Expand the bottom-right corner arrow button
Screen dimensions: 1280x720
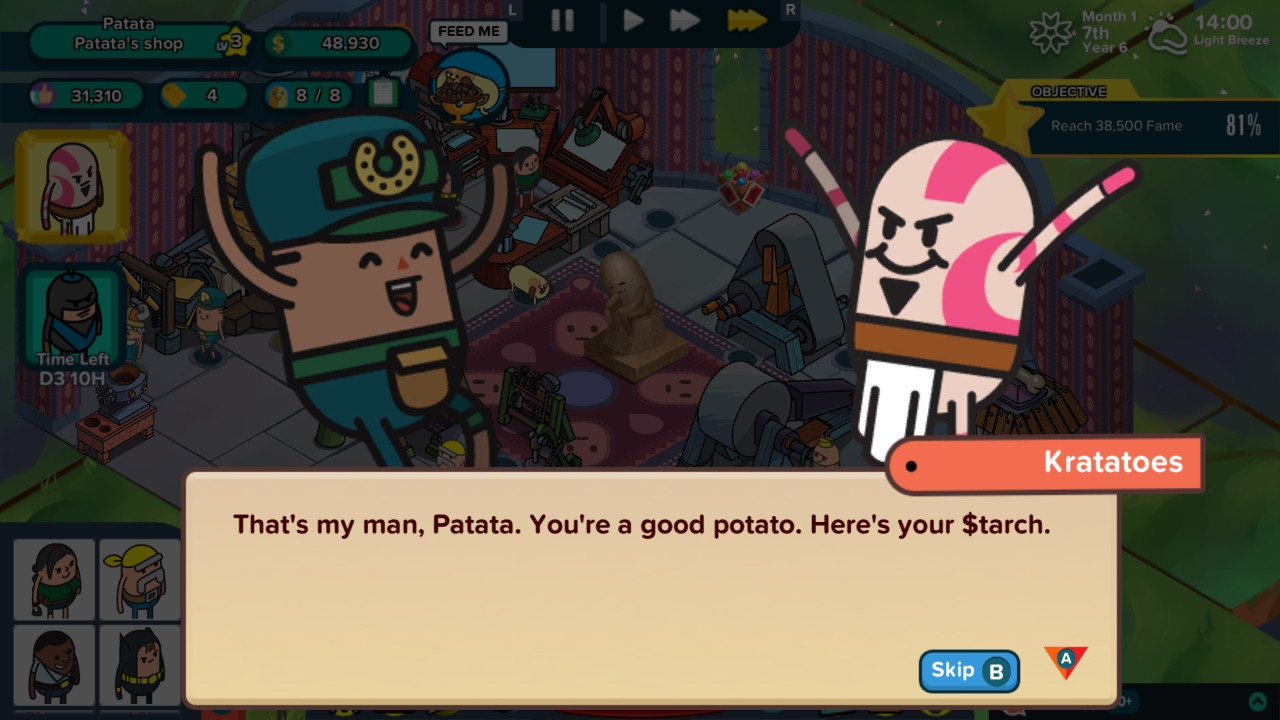click(x=1258, y=702)
